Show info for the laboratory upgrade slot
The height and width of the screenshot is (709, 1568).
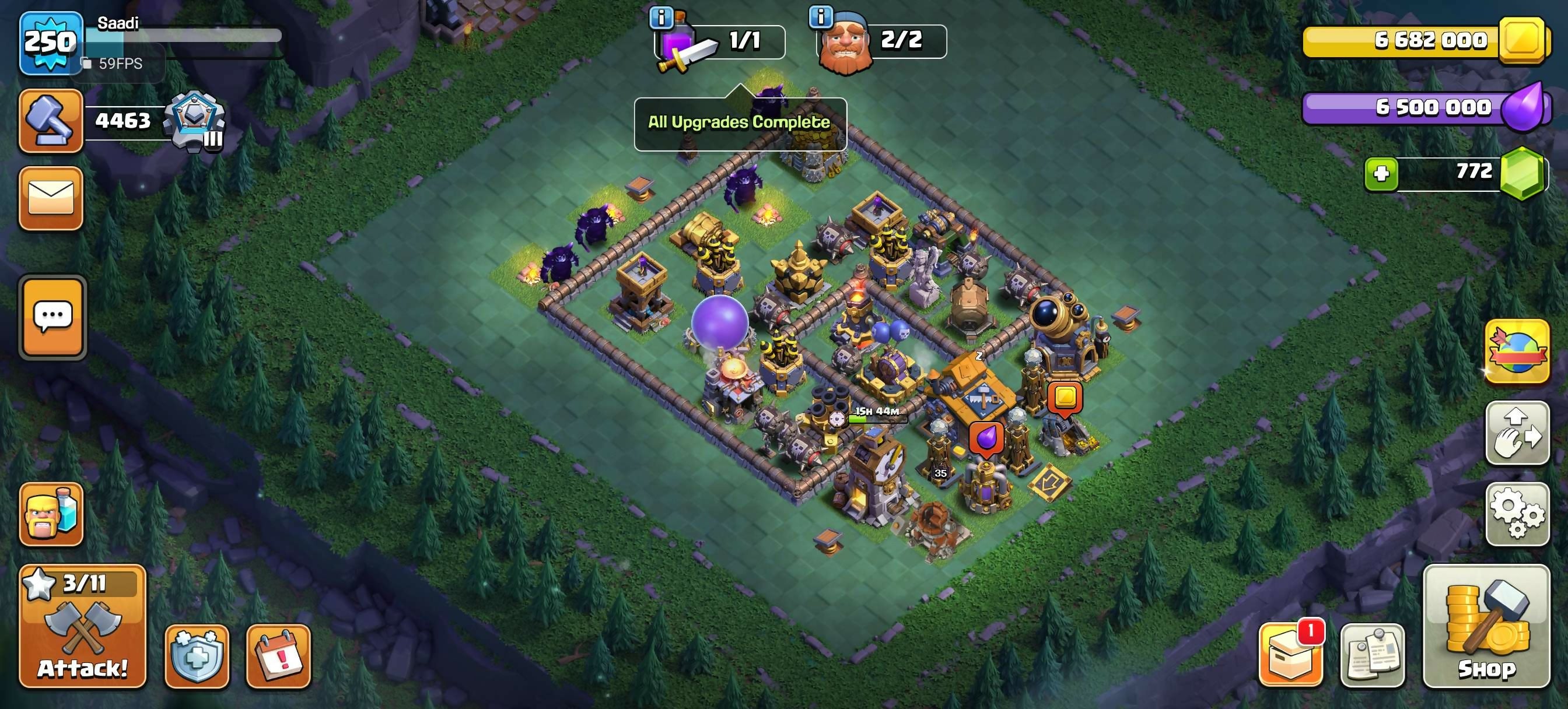[661, 18]
